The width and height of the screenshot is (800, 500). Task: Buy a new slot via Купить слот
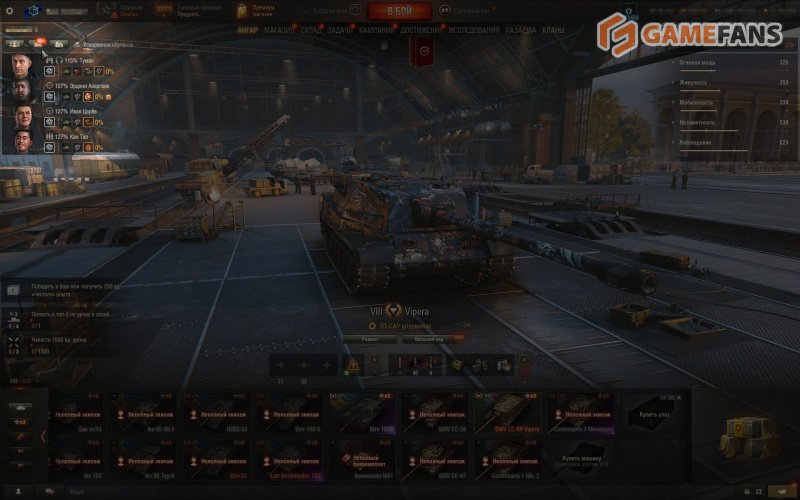(x=654, y=412)
